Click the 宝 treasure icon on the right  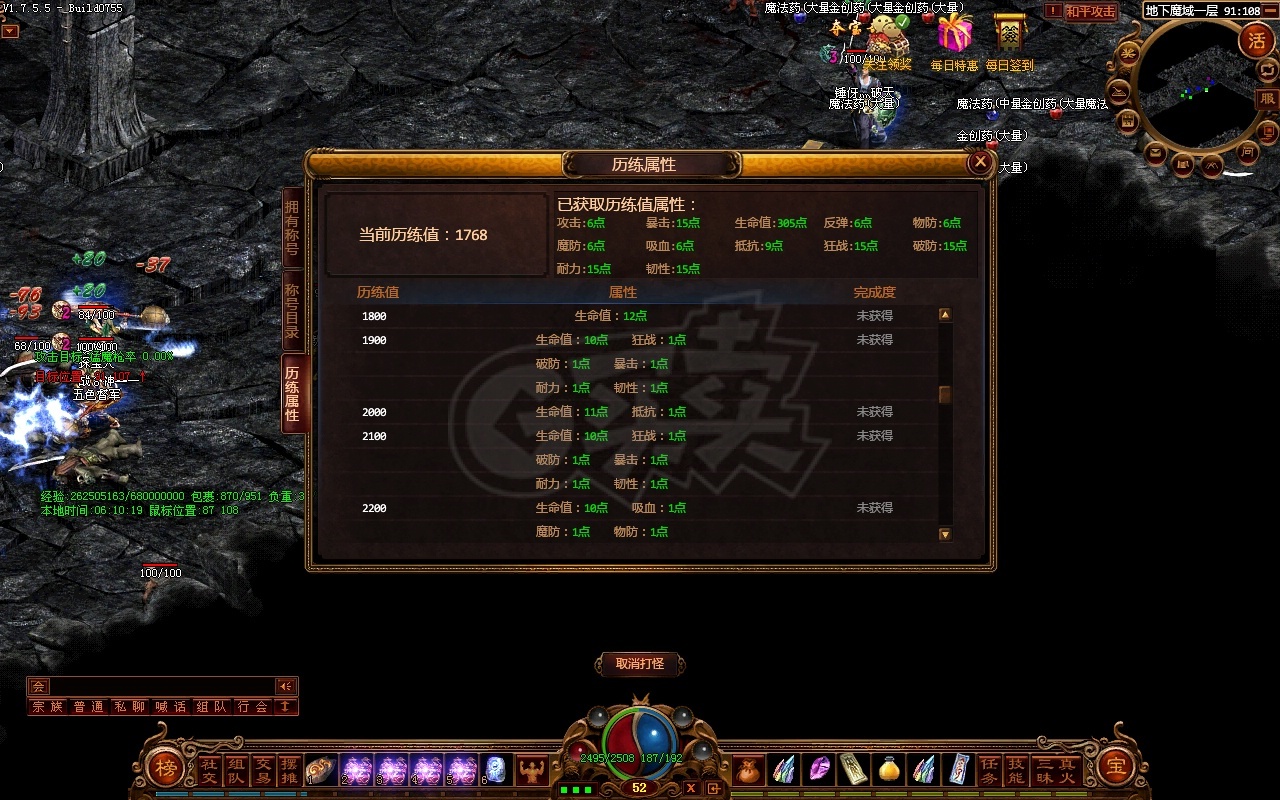[x=1117, y=769]
